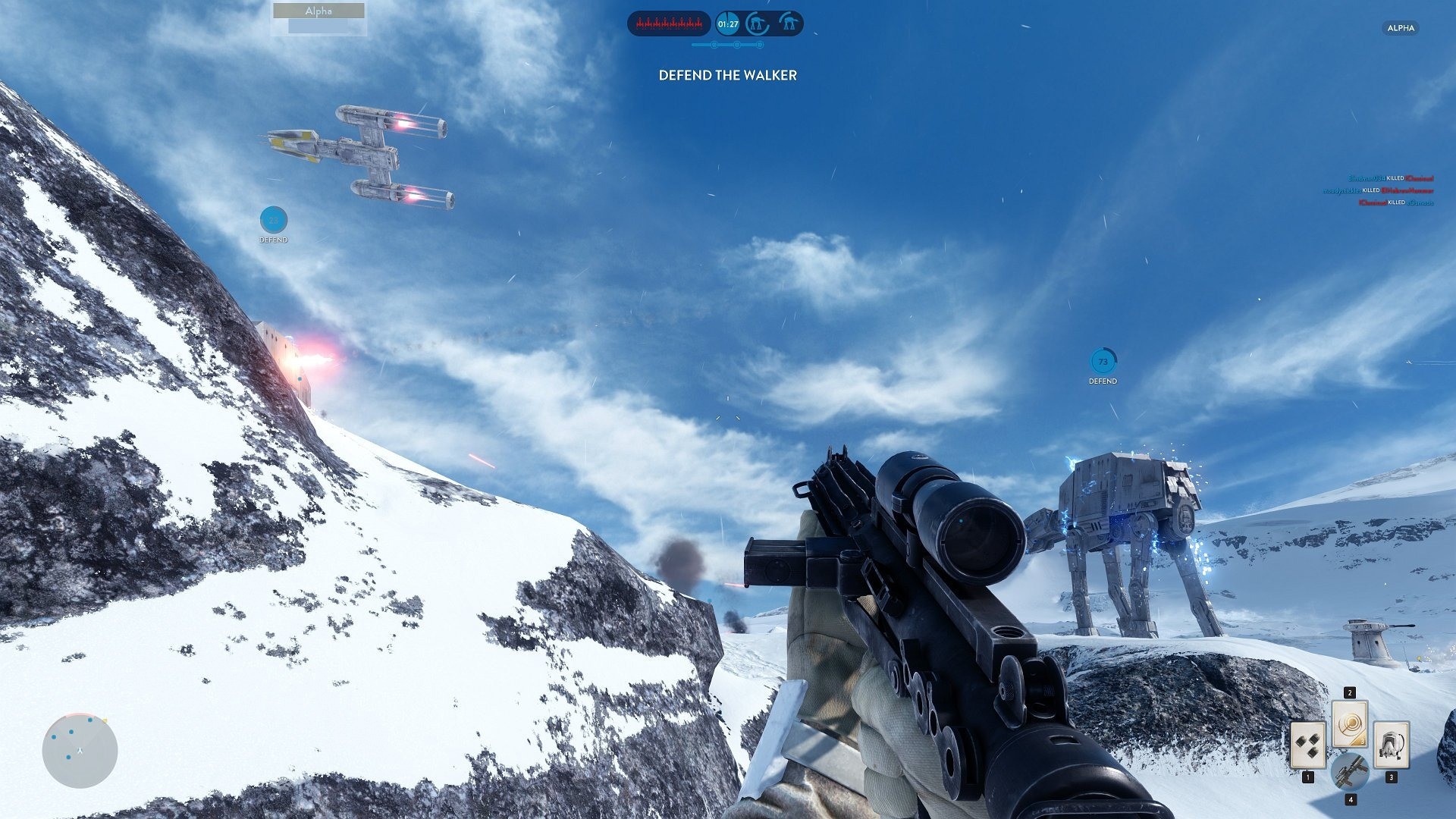Select the grenade star card in slot 1
1456x819 pixels.
tap(1308, 745)
